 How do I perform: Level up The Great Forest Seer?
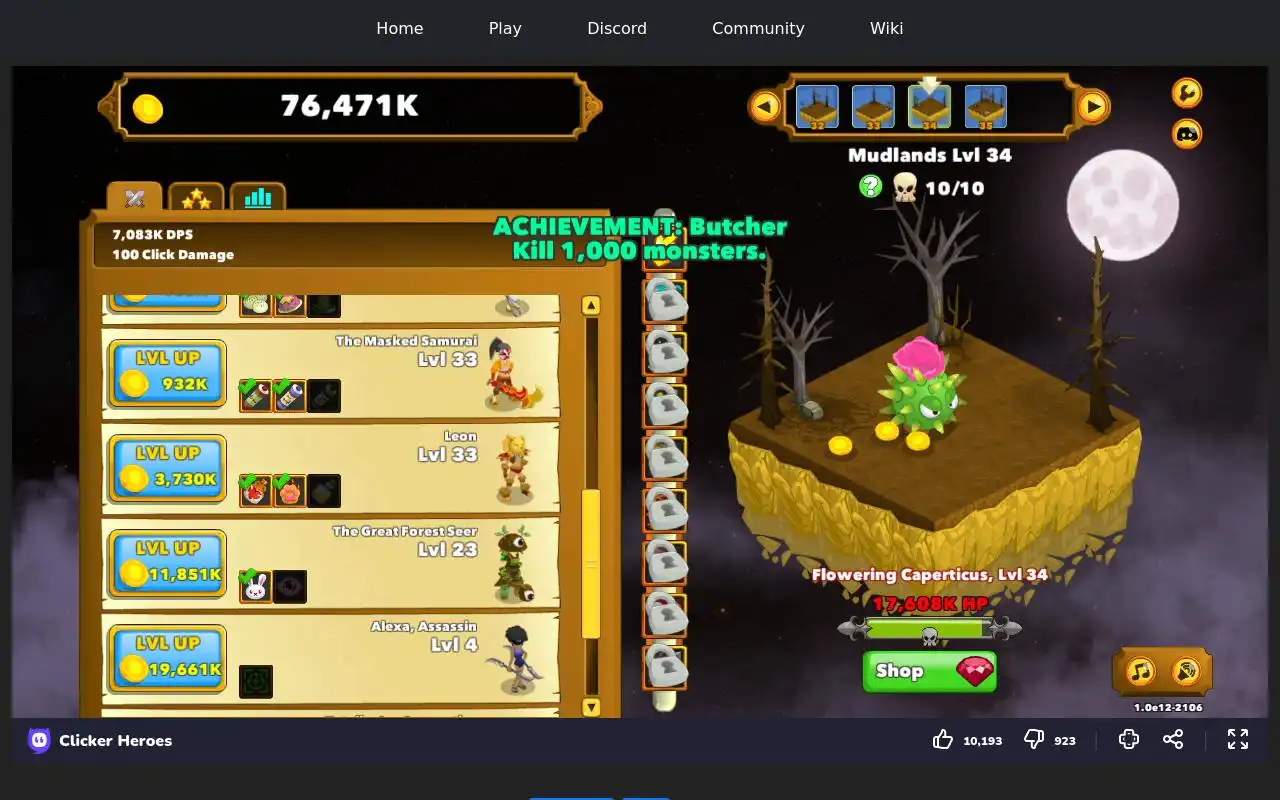pyautogui.click(x=167, y=563)
